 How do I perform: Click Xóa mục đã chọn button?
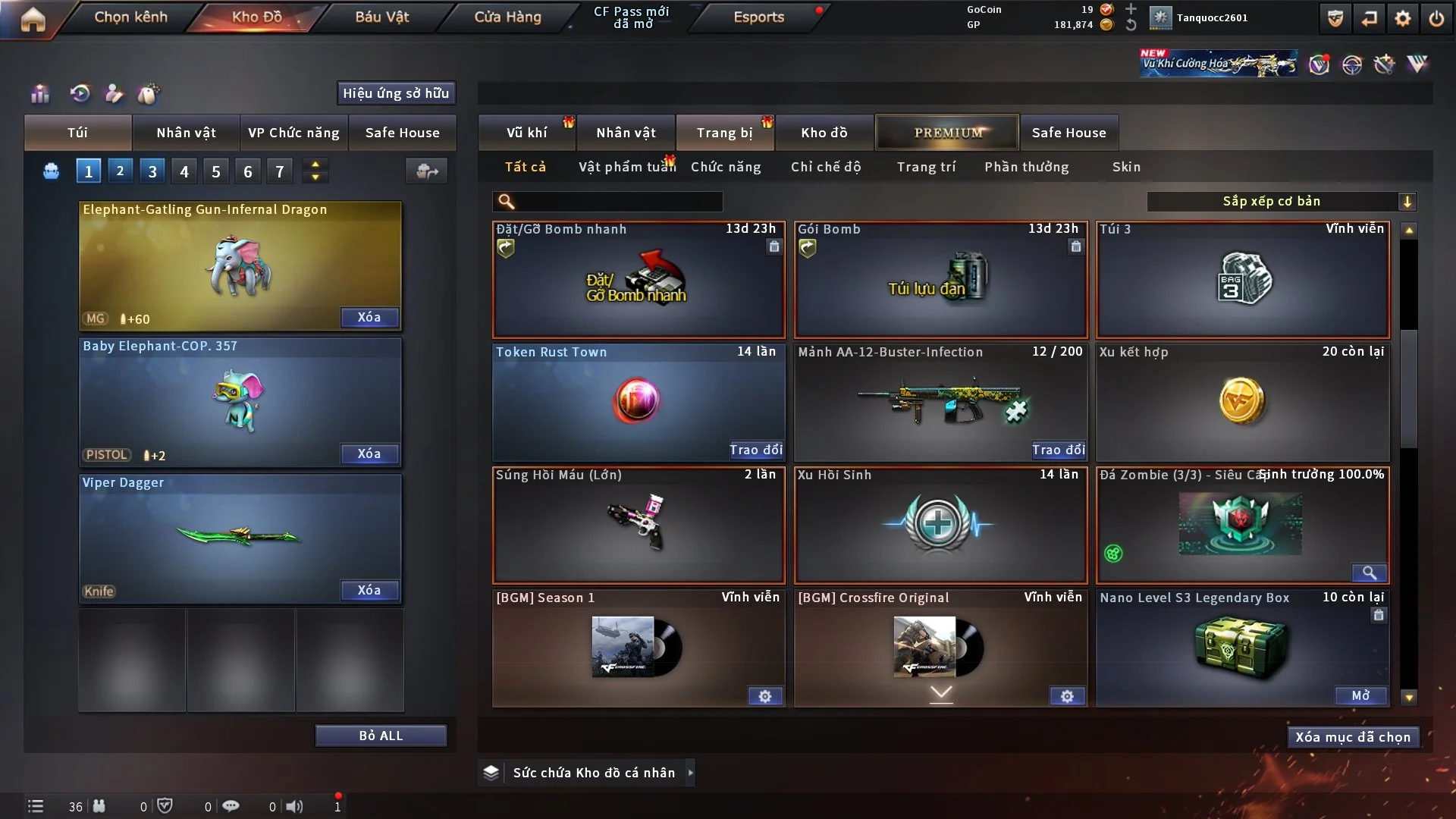pos(1353,737)
